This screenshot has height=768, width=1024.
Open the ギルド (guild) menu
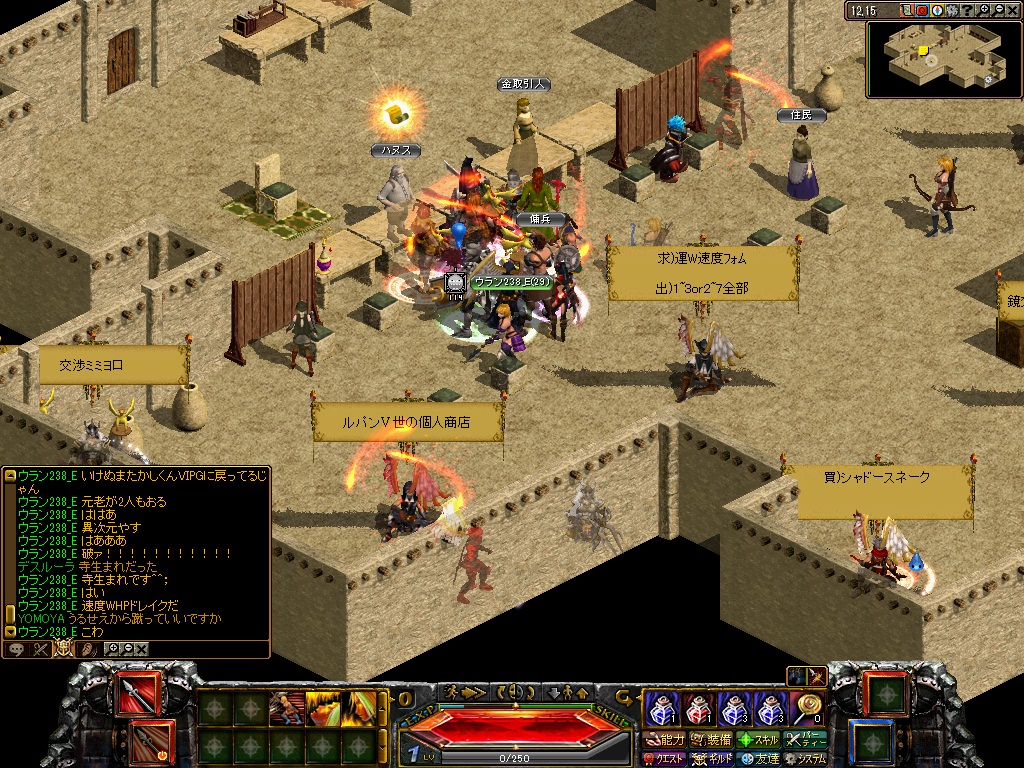pyautogui.click(x=712, y=759)
